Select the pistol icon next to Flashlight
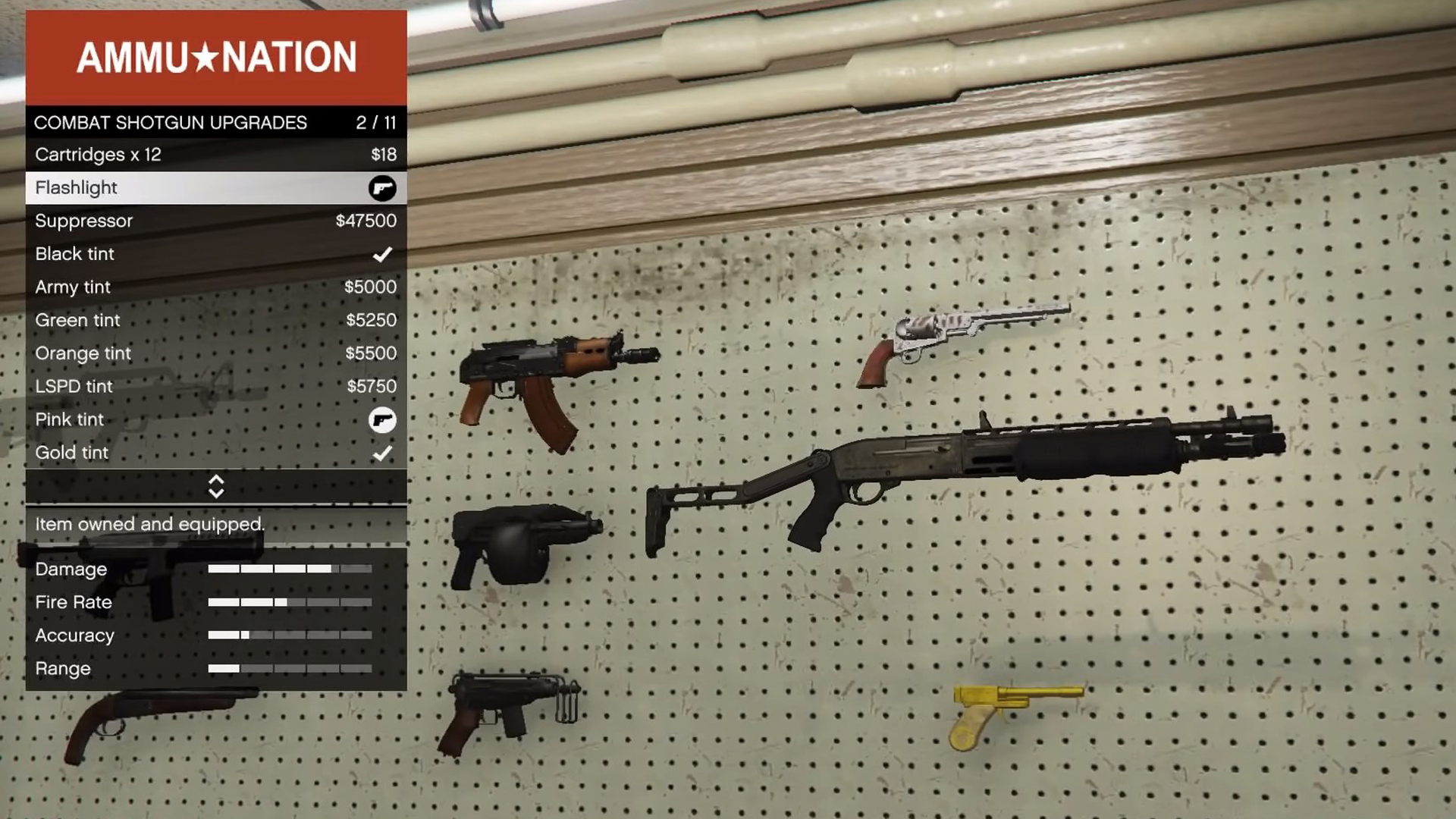Screen dimensions: 1456x819 [x=383, y=188]
